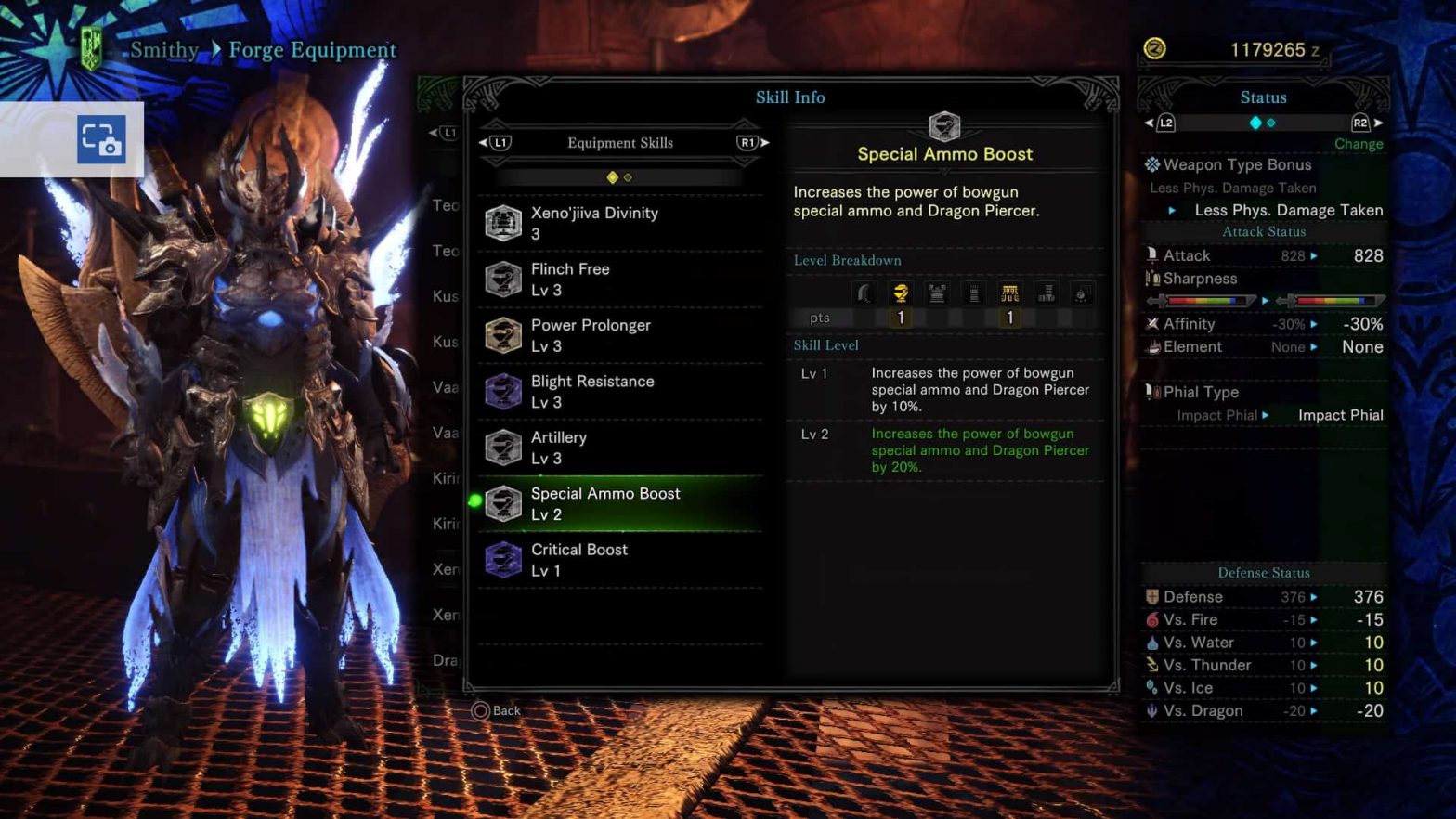Select the head armor icon in Level Breakdown
Image resolution: width=1456 pixels, height=819 pixels.
click(900, 292)
